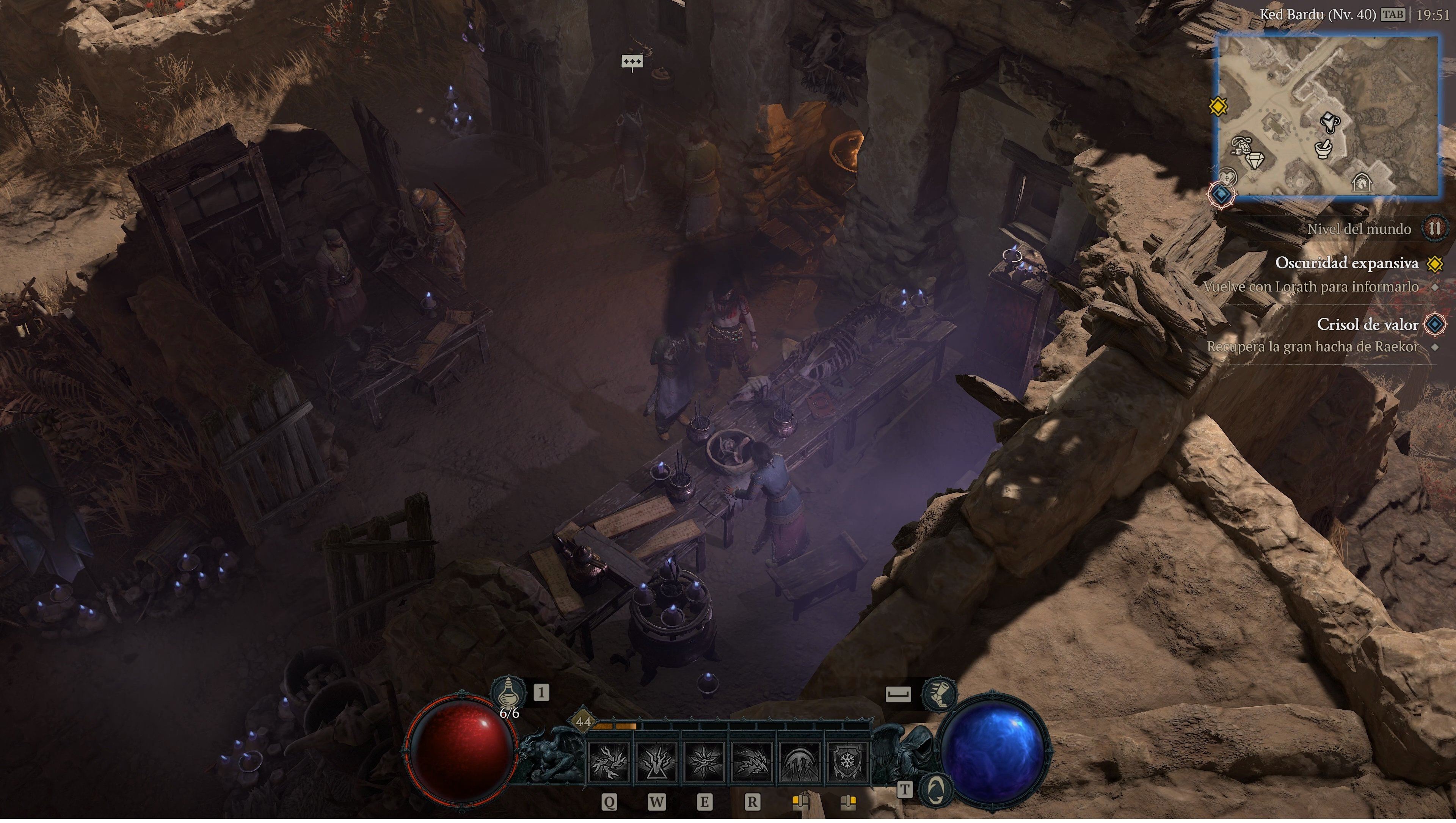Open the speech bubble above the NPC

(x=633, y=62)
